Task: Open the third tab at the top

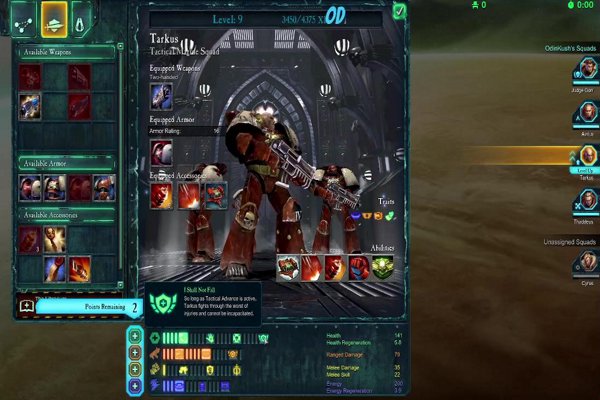Action: [83, 16]
